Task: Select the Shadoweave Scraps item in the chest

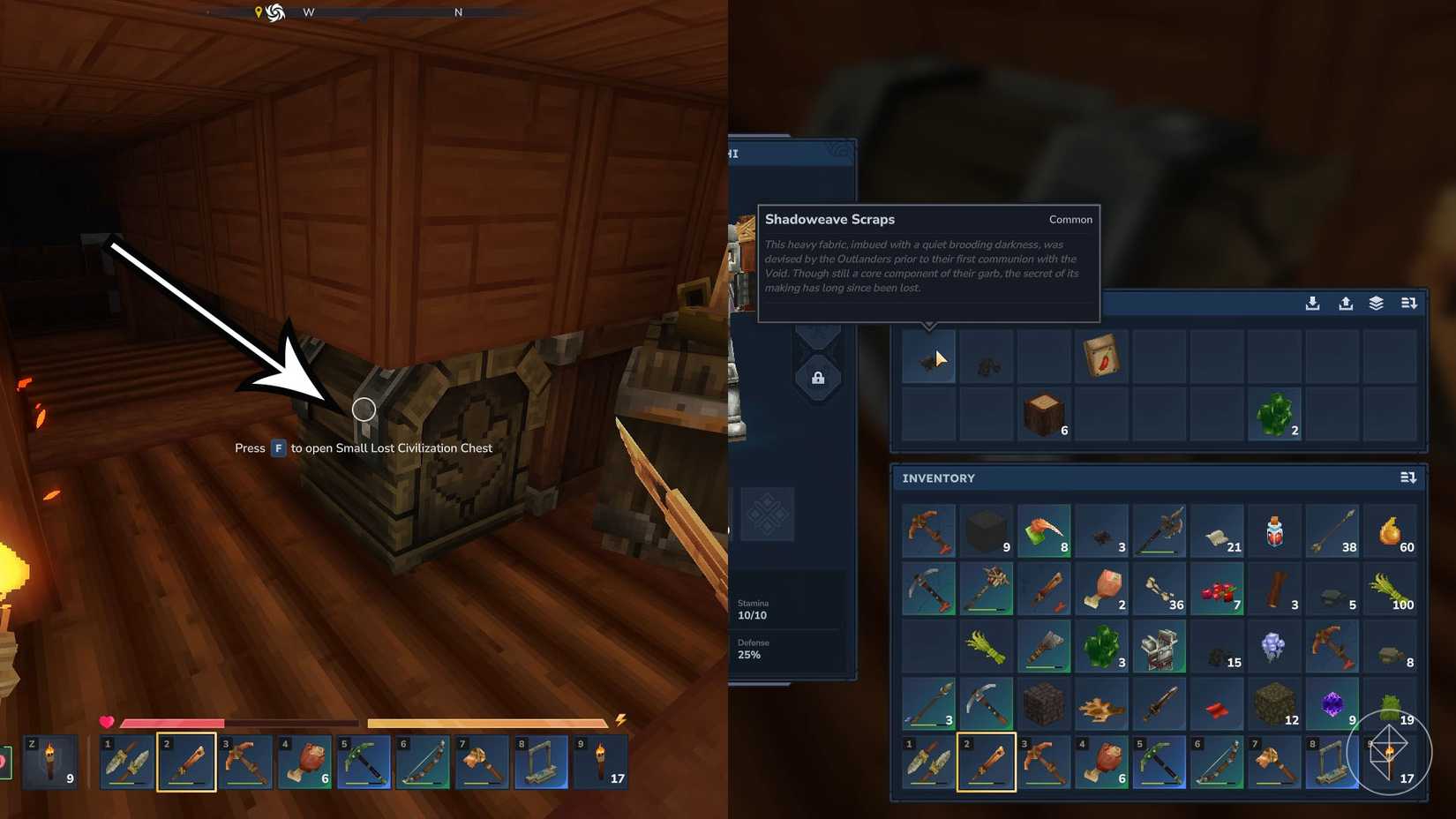Action: click(x=927, y=357)
